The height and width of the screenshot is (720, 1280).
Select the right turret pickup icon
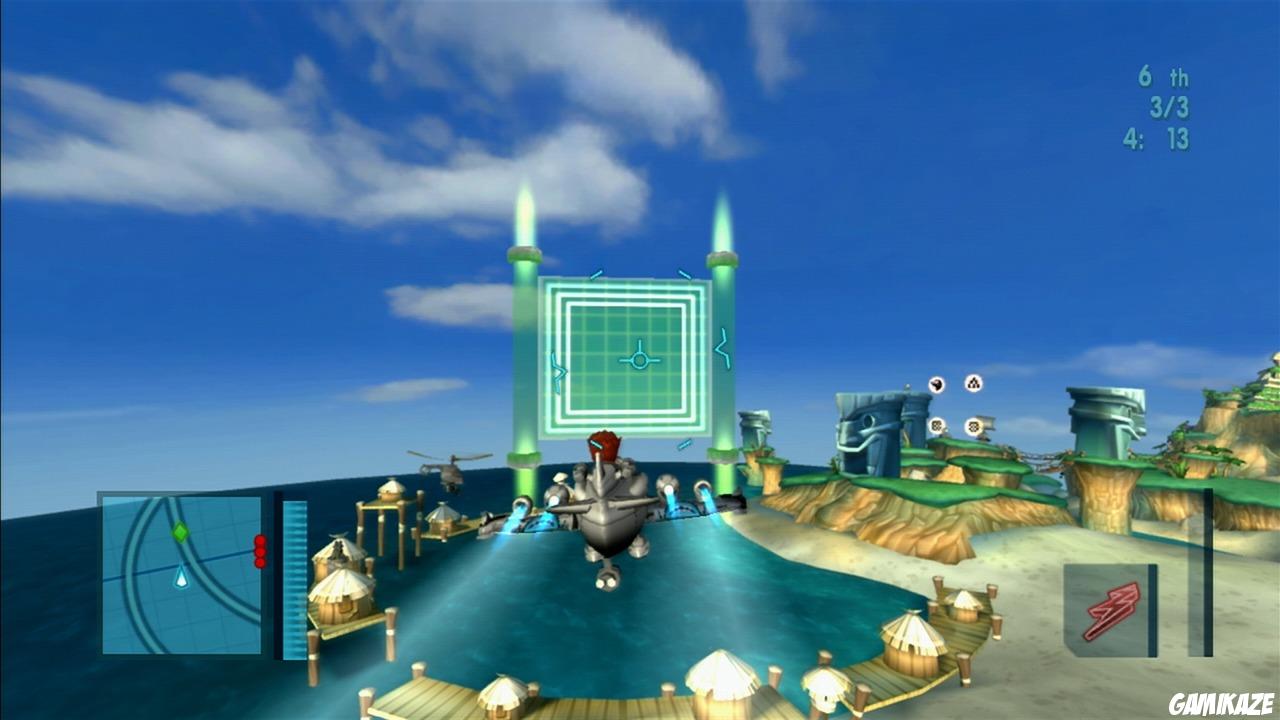(x=973, y=427)
